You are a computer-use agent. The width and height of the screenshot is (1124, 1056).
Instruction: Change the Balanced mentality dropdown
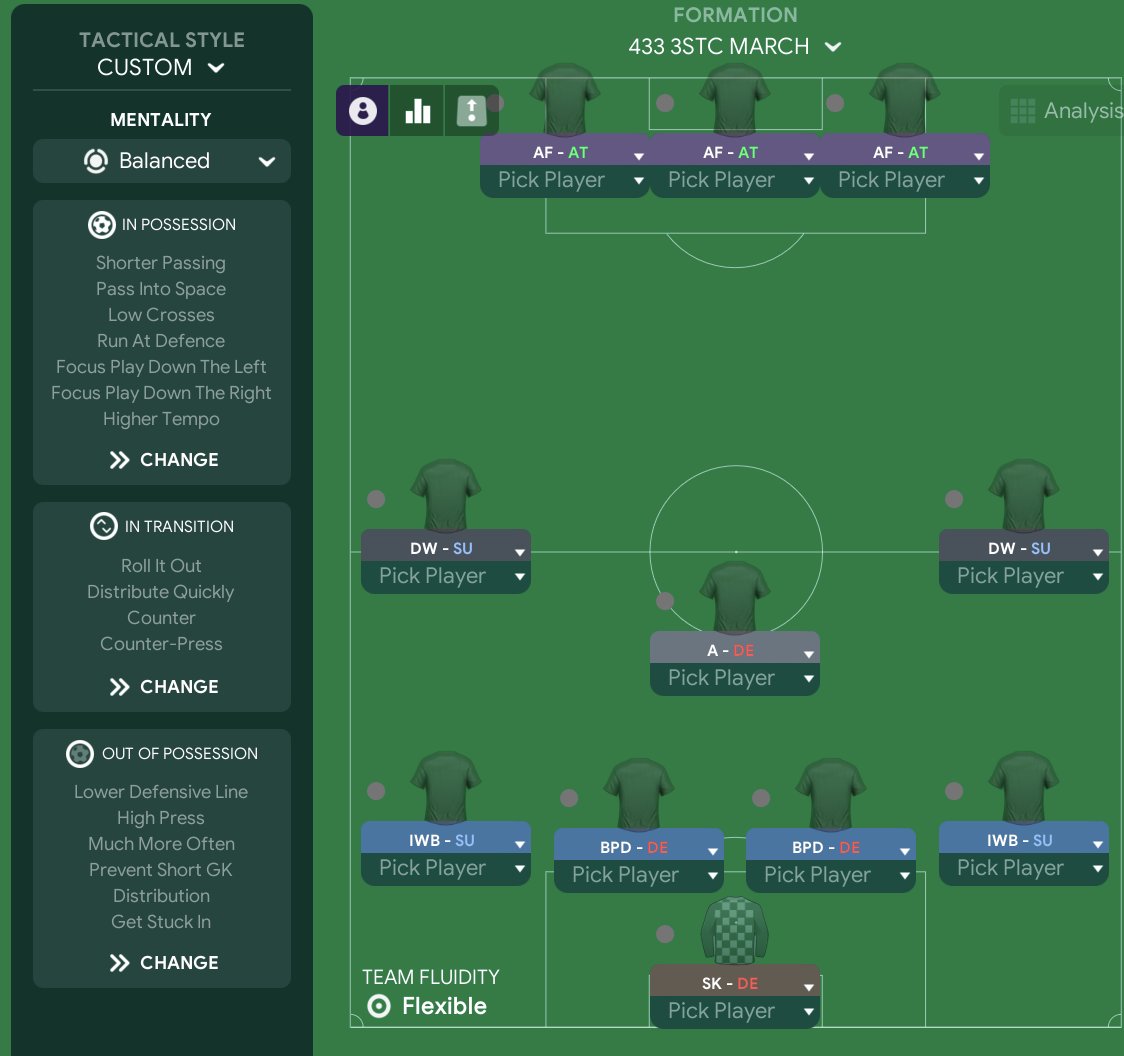pyautogui.click(x=162, y=161)
